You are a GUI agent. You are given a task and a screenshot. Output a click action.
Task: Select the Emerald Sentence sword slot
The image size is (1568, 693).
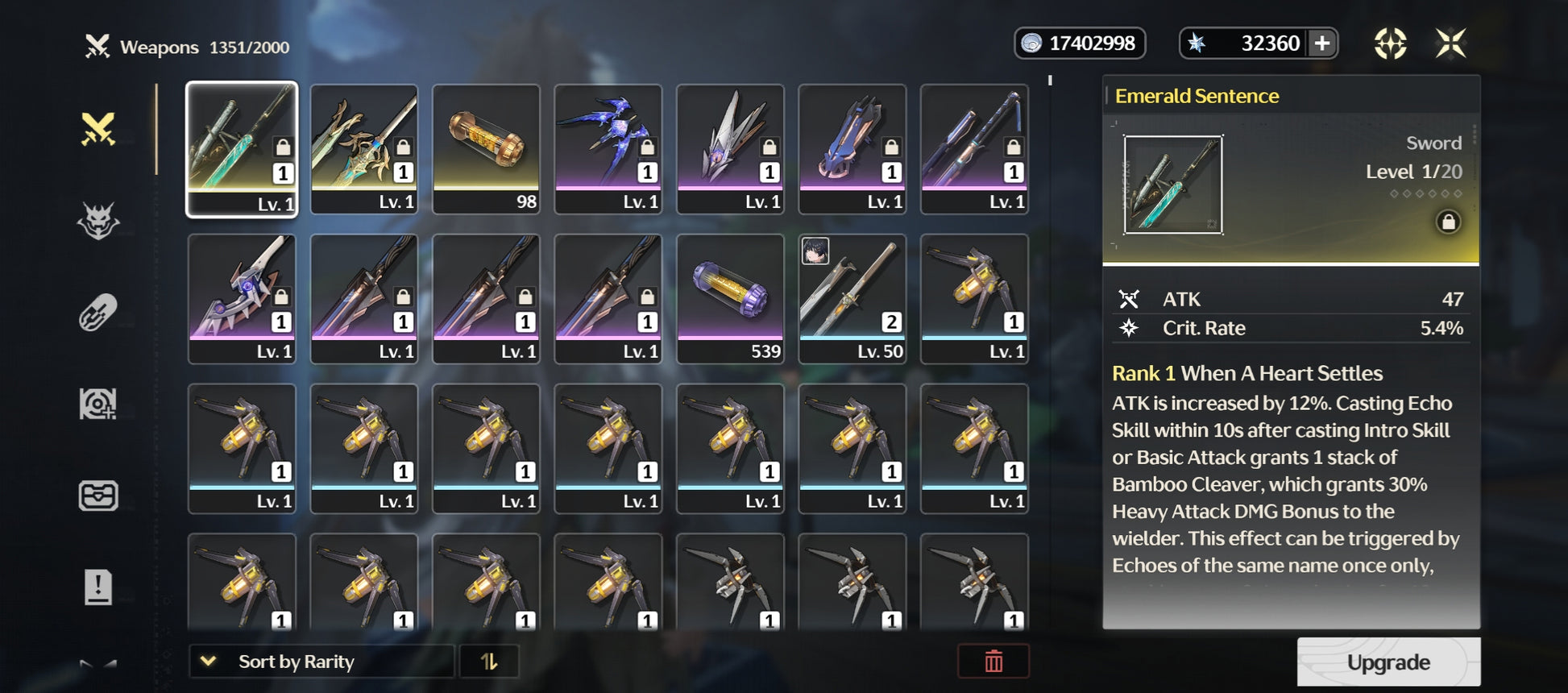coord(242,149)
